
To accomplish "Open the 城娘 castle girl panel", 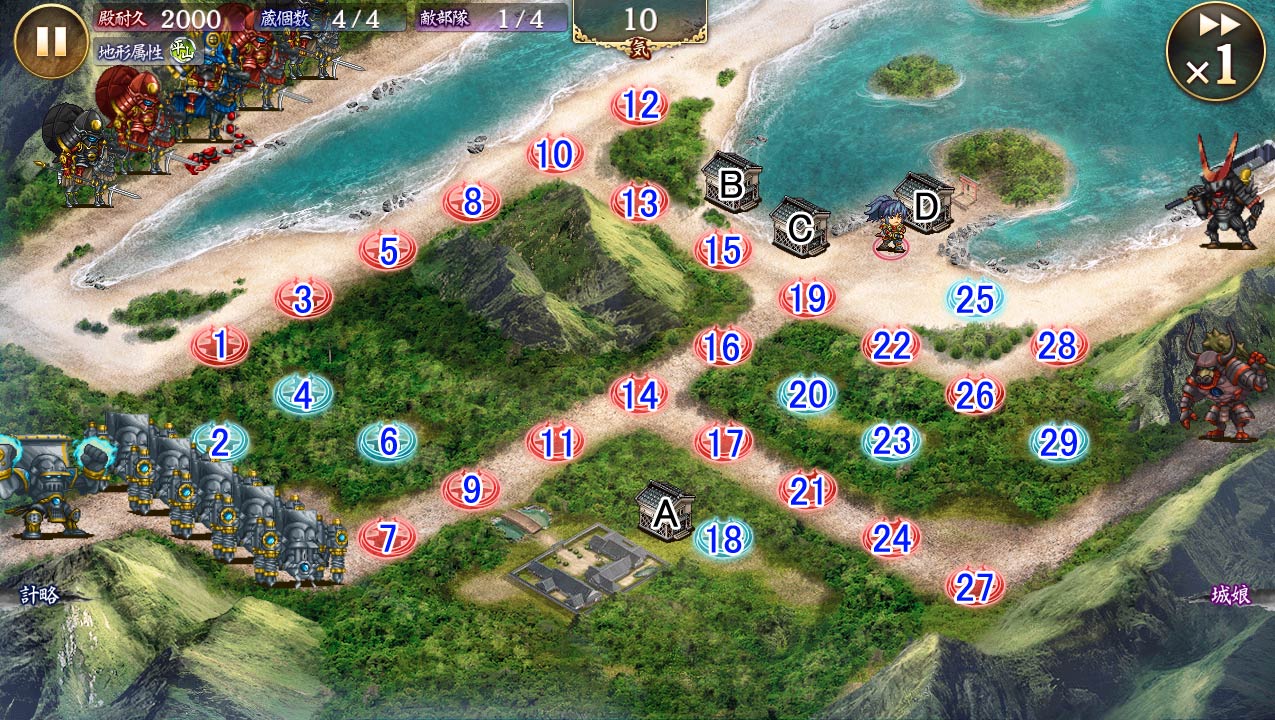I will tap(1230, 596).
